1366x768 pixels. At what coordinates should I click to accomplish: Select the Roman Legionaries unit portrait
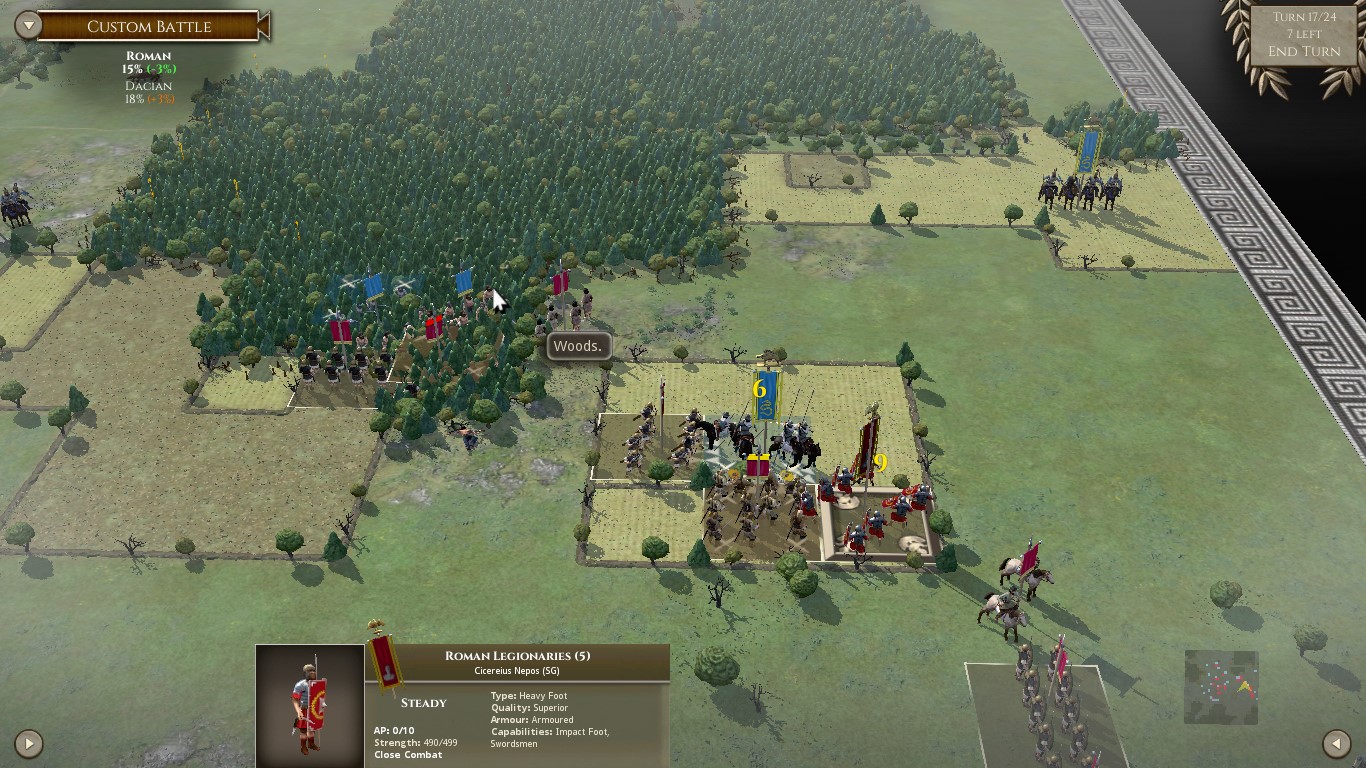pyautogui.click(x=309, y=705)
